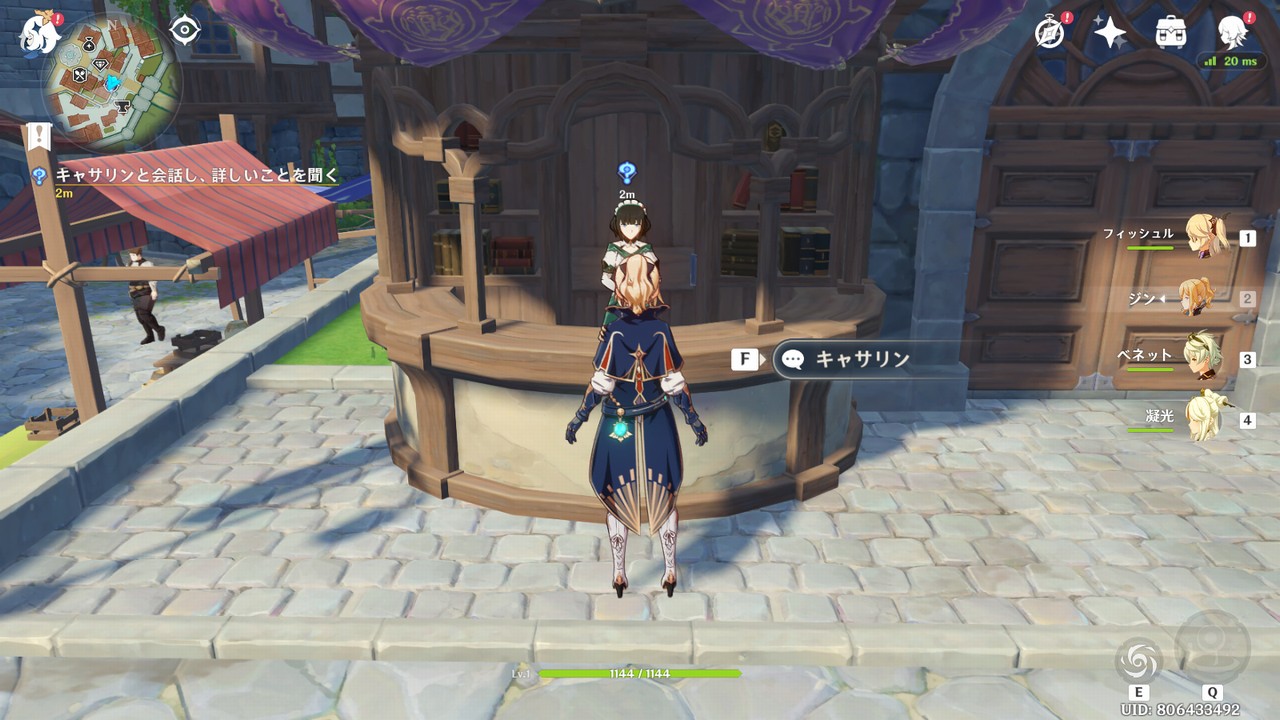Screen dimensions: 1280x720
Task: Select the tracked Katheryne quest objective
Action: click(195, 176)
